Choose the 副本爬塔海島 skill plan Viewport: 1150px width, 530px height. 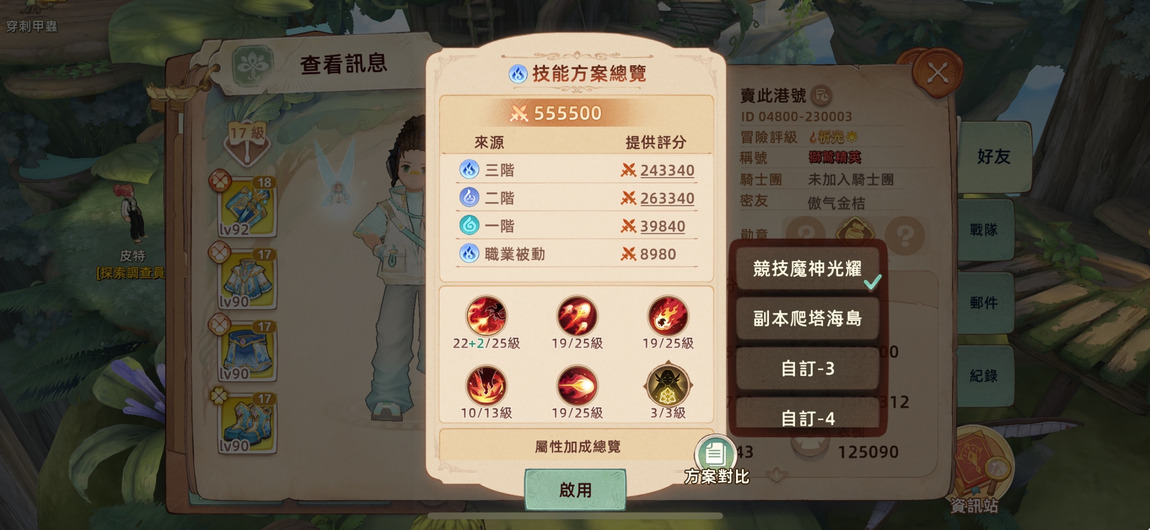tap(807, 319)
